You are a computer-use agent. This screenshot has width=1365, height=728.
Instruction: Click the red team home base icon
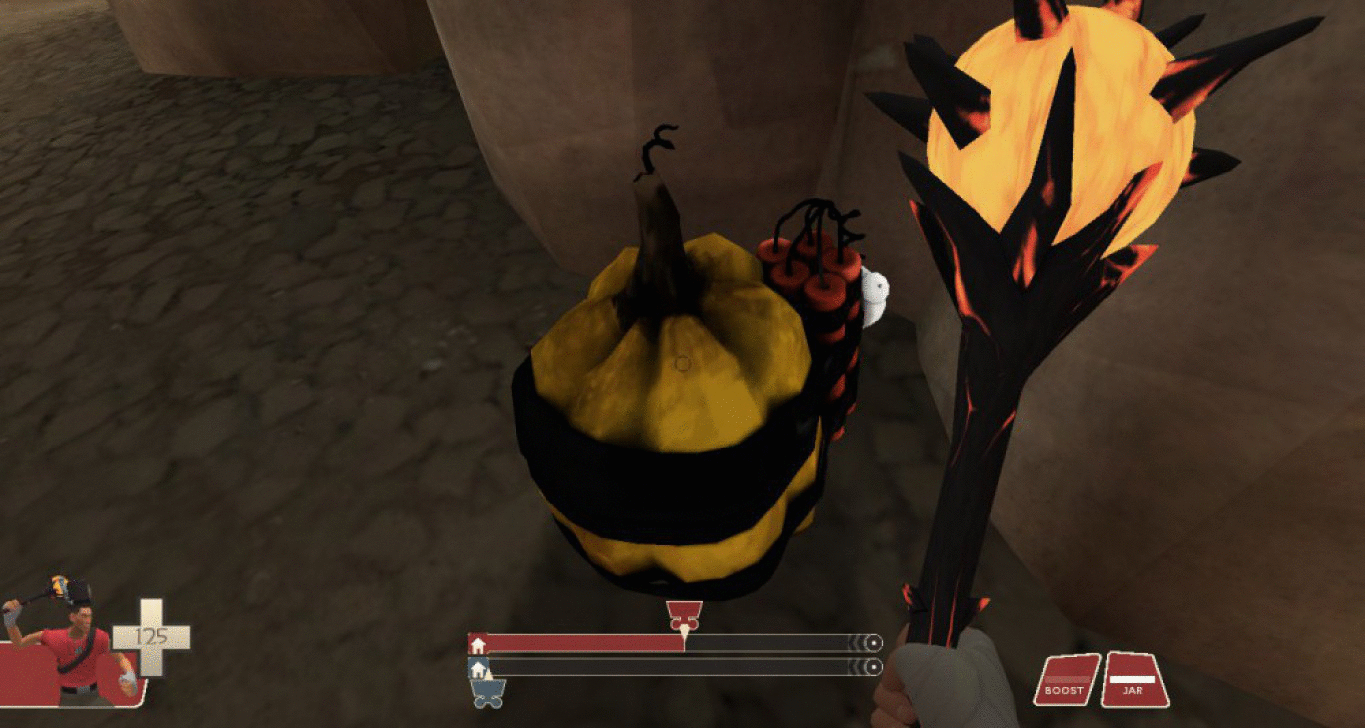click(x=478, y=644)
